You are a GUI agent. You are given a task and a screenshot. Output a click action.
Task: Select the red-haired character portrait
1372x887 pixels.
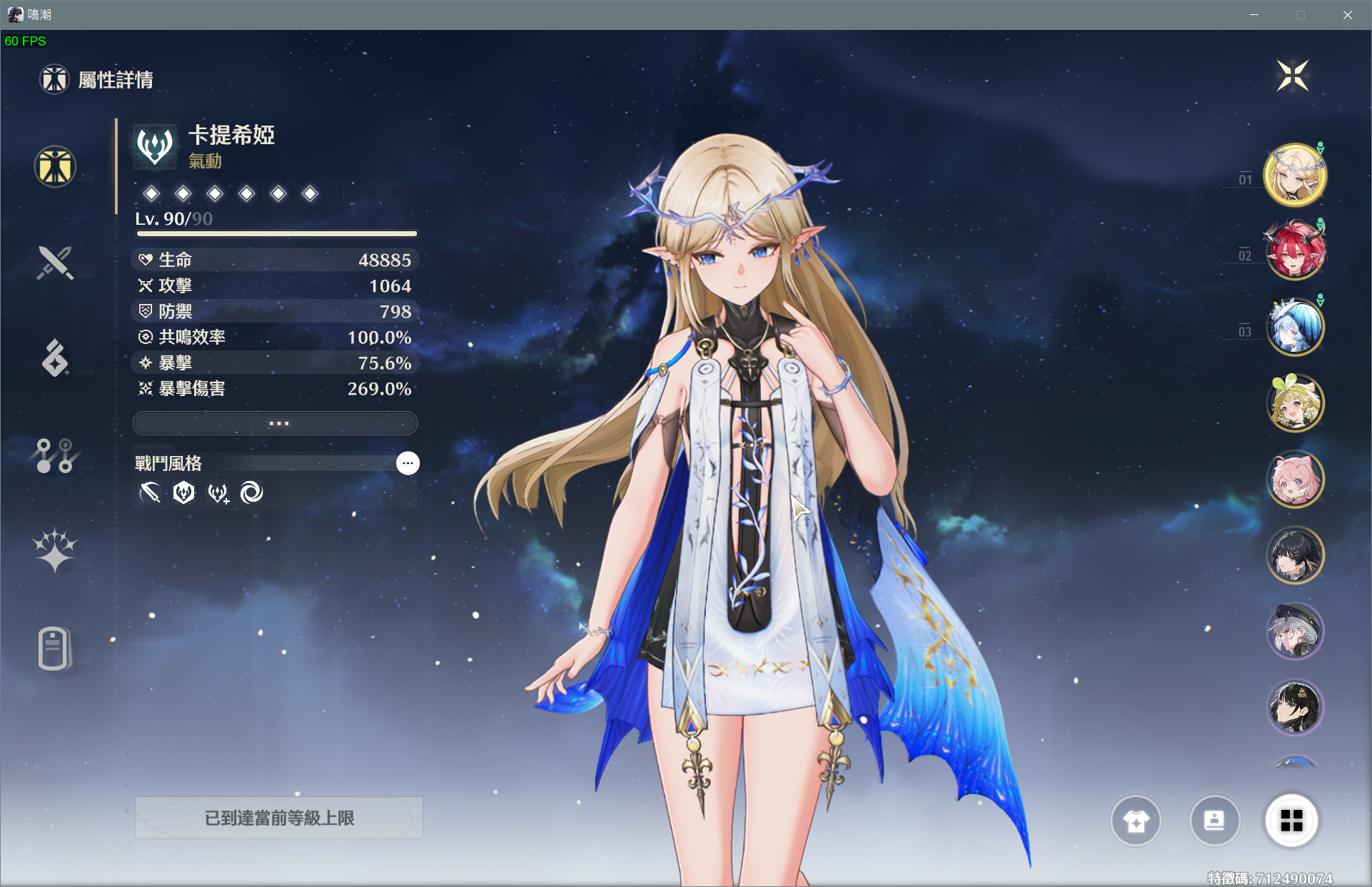[1294, 251]
